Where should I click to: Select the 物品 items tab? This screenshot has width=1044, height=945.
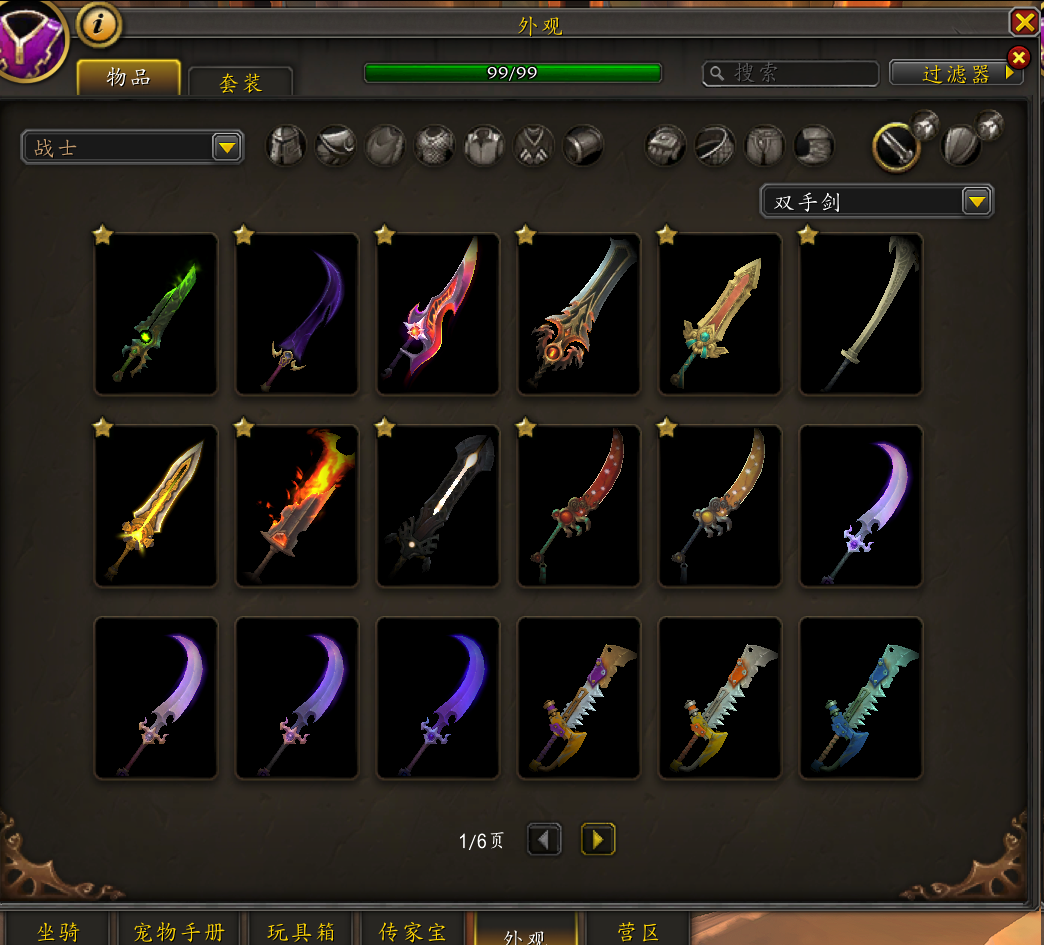129,78
